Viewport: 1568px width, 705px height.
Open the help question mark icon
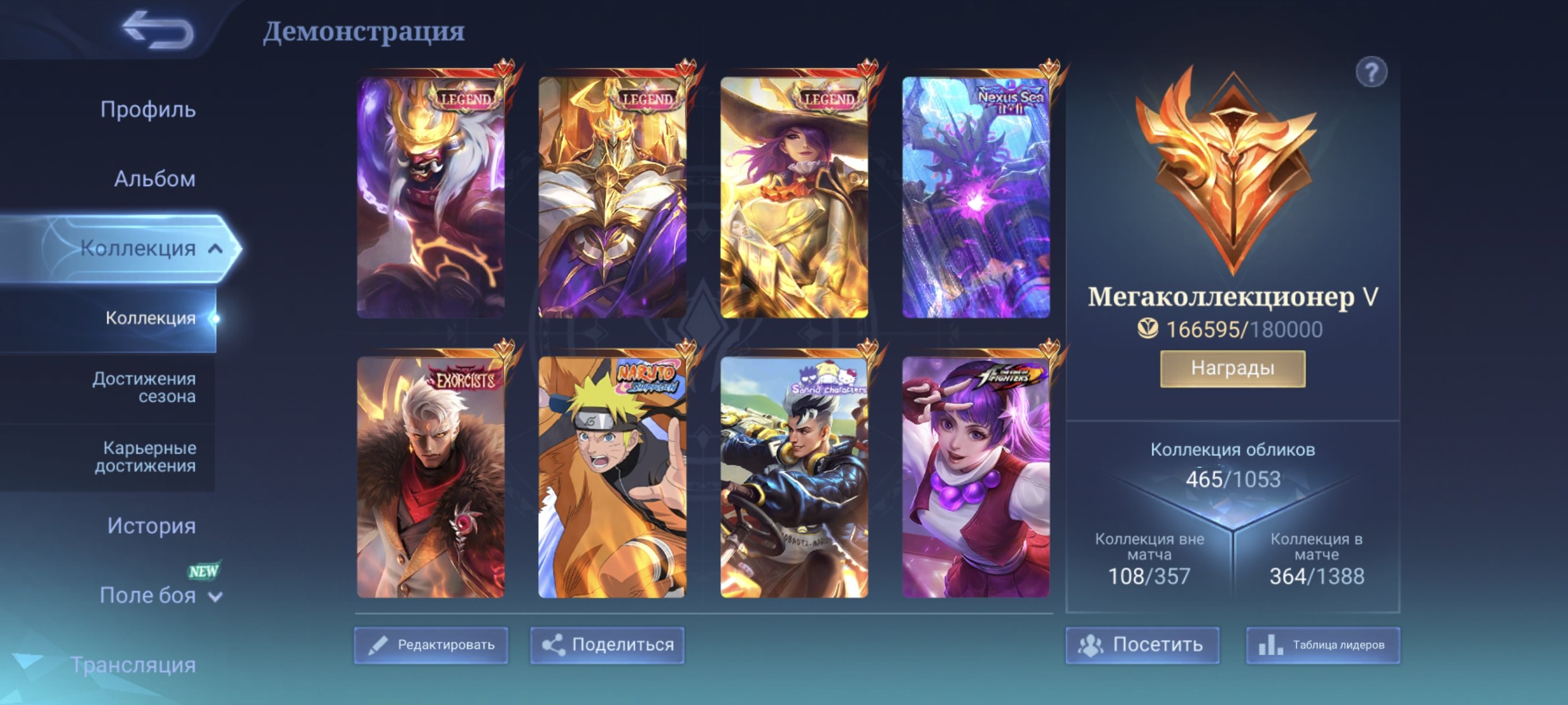click(x=1372, y=73)
